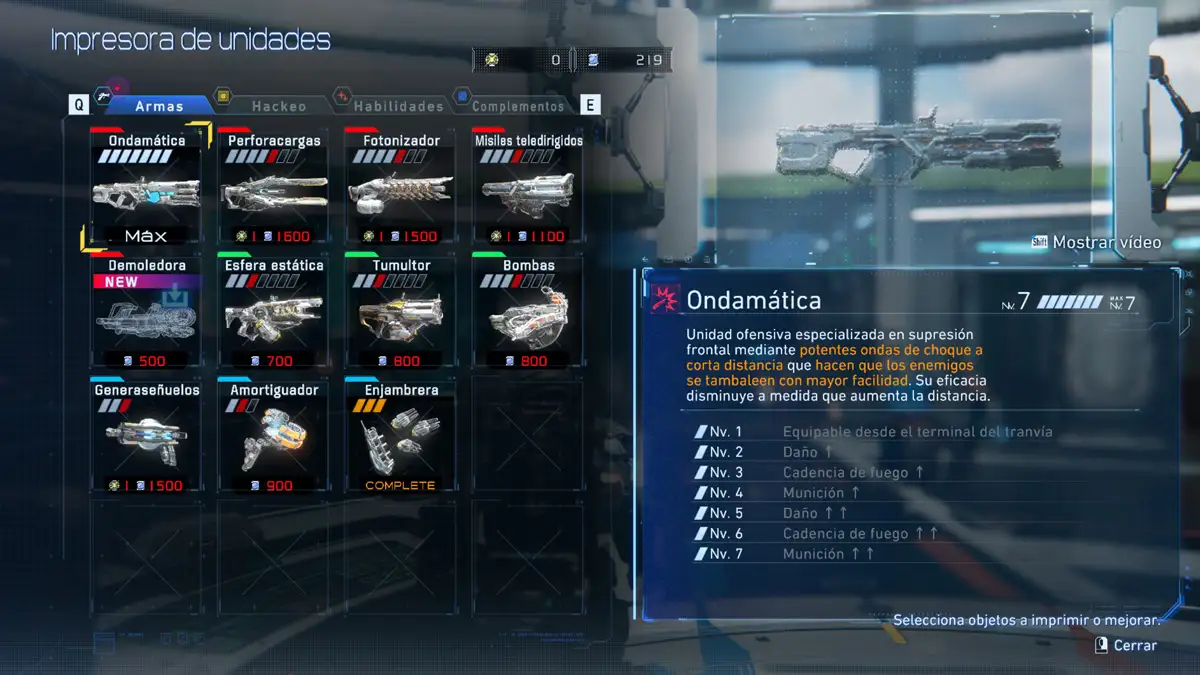
Task: Select the Tumultor weapon
Action: (x=401, y=312)
